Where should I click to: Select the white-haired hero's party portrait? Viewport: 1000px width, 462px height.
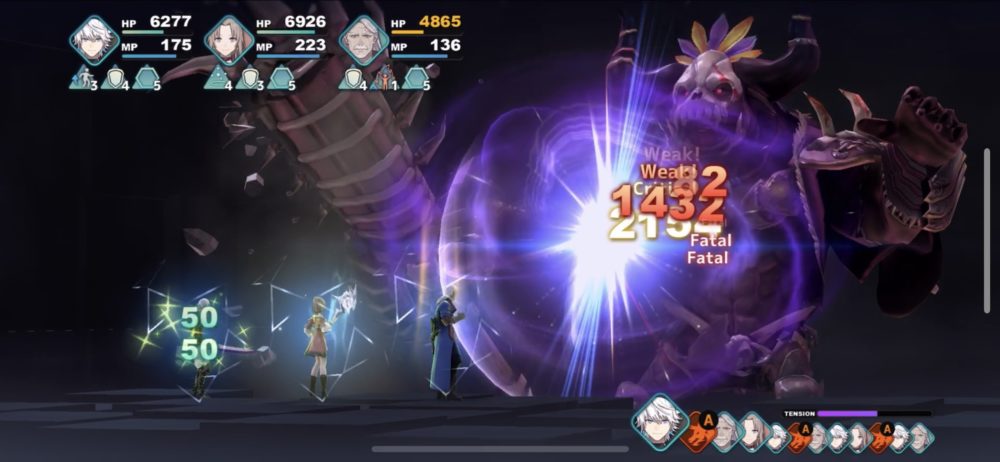pos(94,40)
